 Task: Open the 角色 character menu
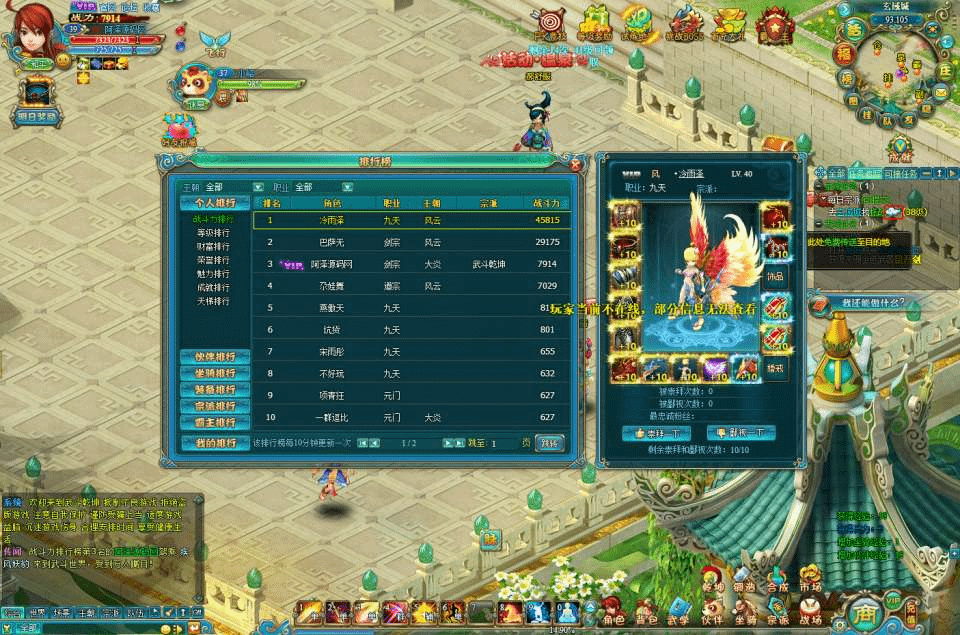pyautogui.click(x=613, y=609)
